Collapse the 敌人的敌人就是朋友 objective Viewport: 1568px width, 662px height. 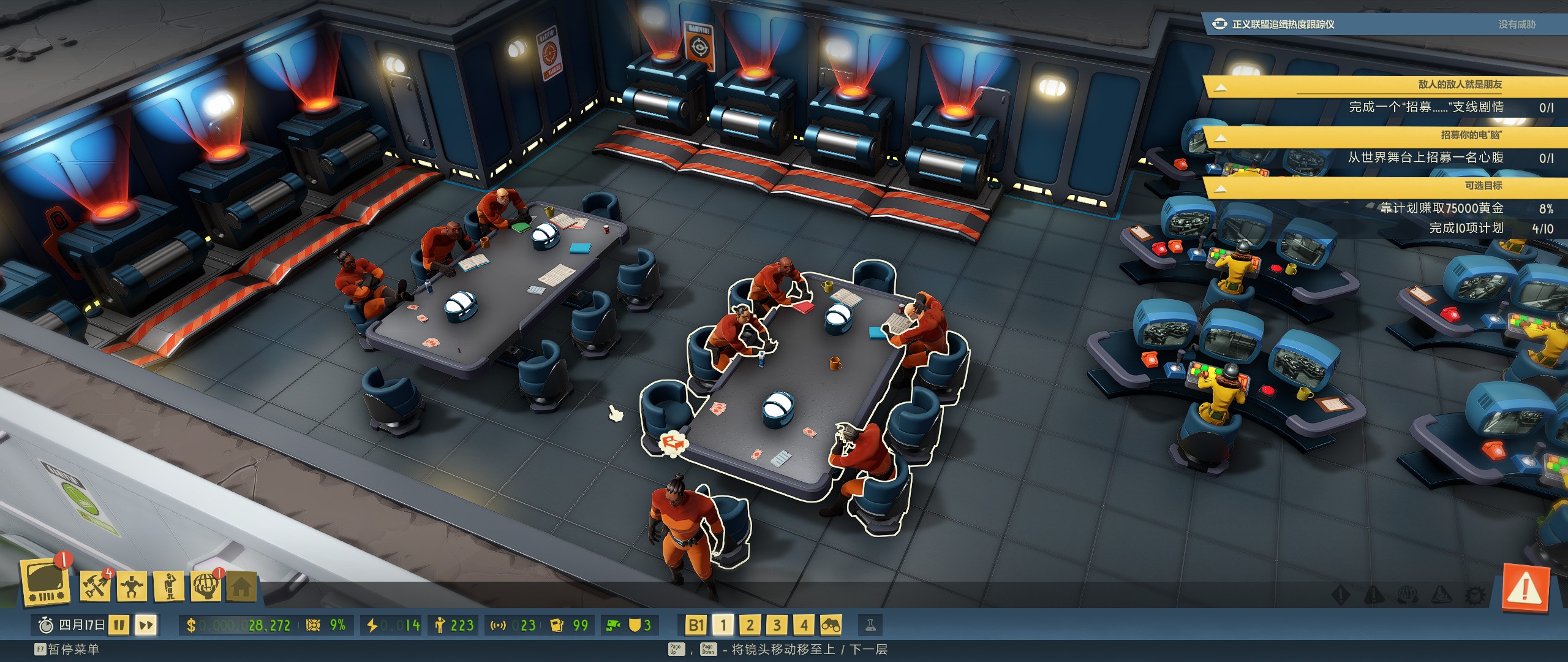pyautogui.click(x=1220, y=88)
